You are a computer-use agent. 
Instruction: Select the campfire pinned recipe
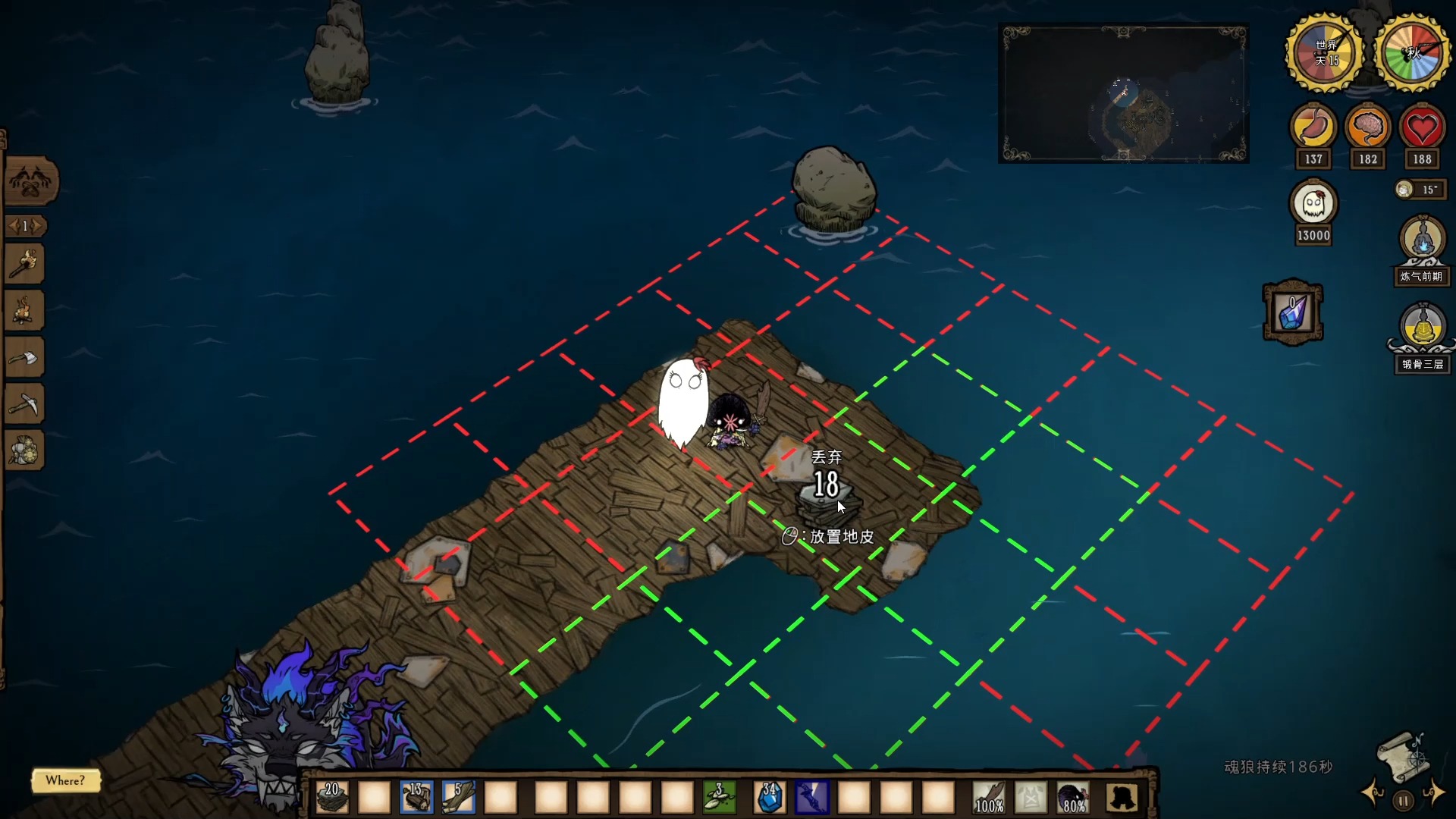pyautogui.click(x=24, y=311)
